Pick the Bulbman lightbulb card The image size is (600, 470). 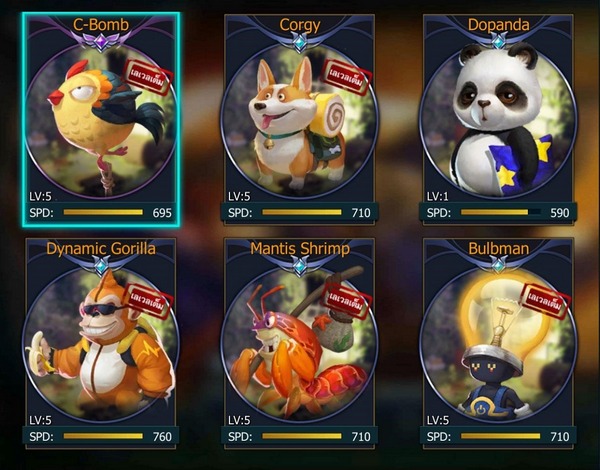tap(497, 342)
